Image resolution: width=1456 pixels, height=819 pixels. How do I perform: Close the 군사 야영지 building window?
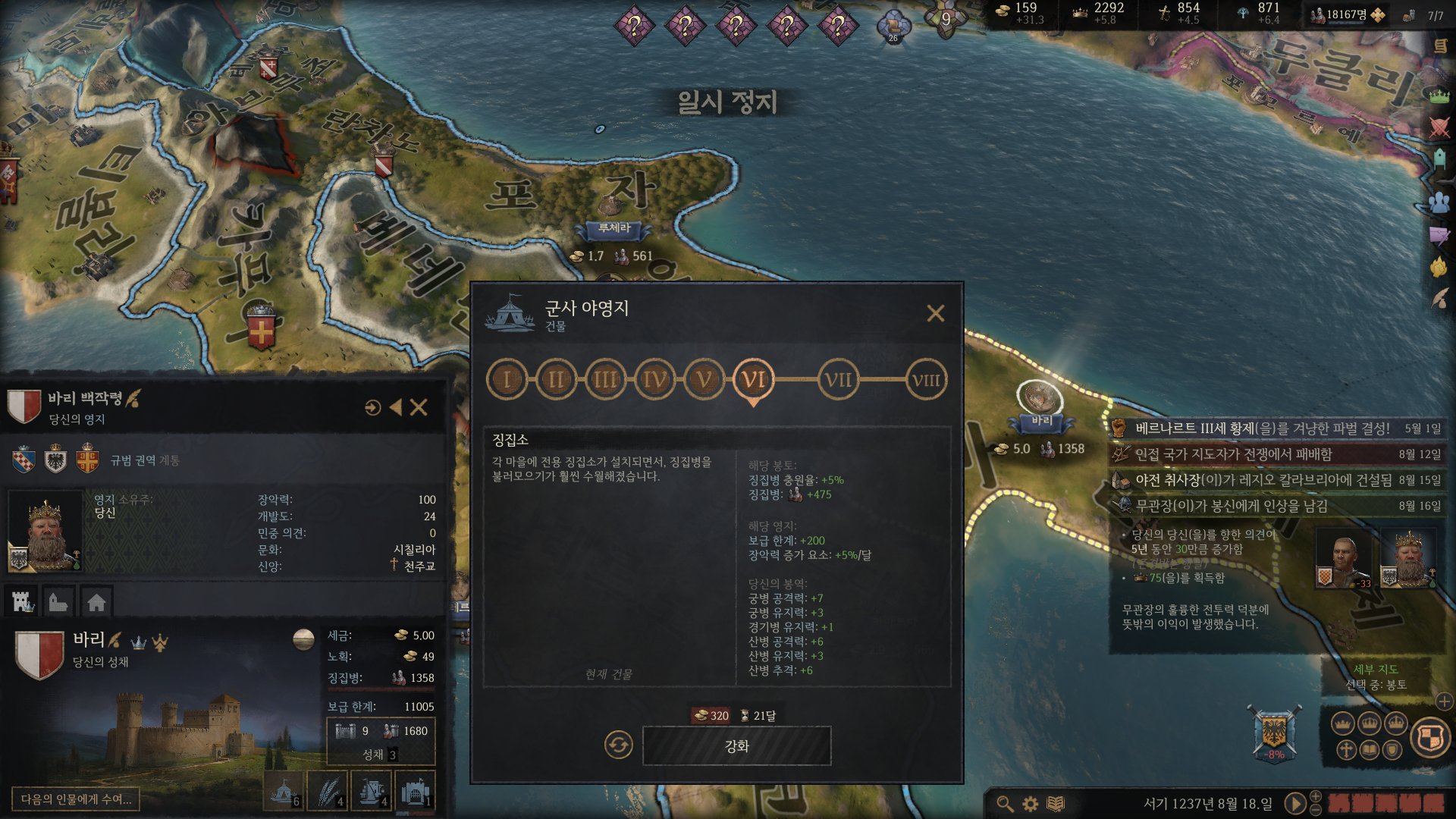pos(935,313)
